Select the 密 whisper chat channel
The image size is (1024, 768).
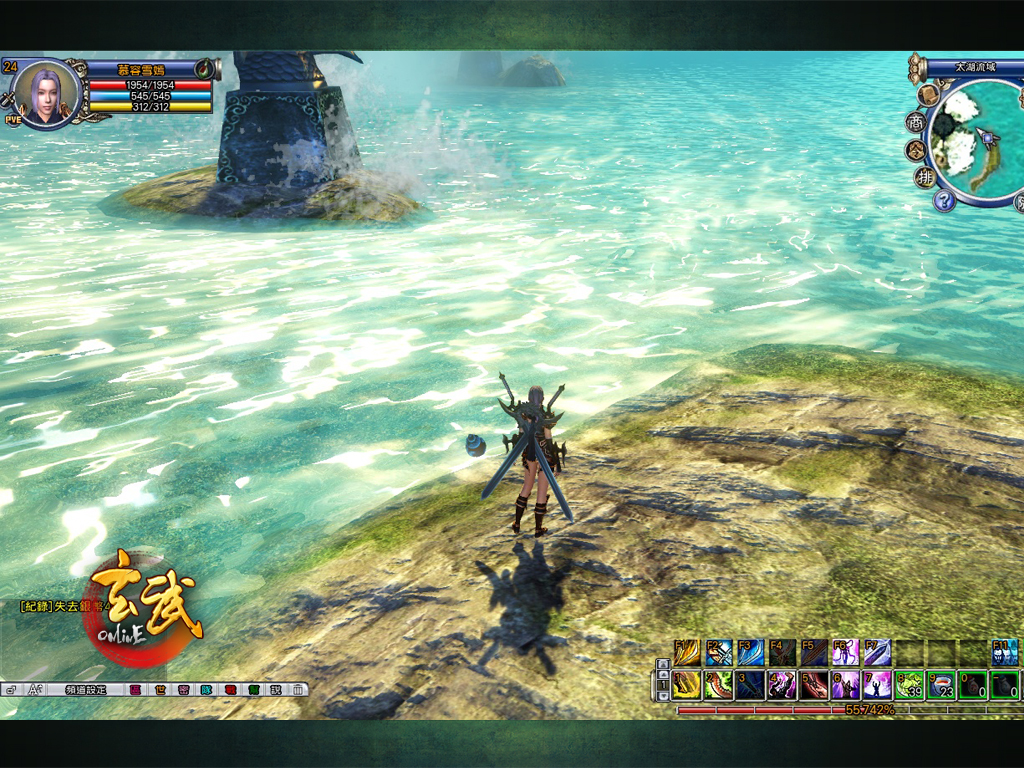(183, 689)
